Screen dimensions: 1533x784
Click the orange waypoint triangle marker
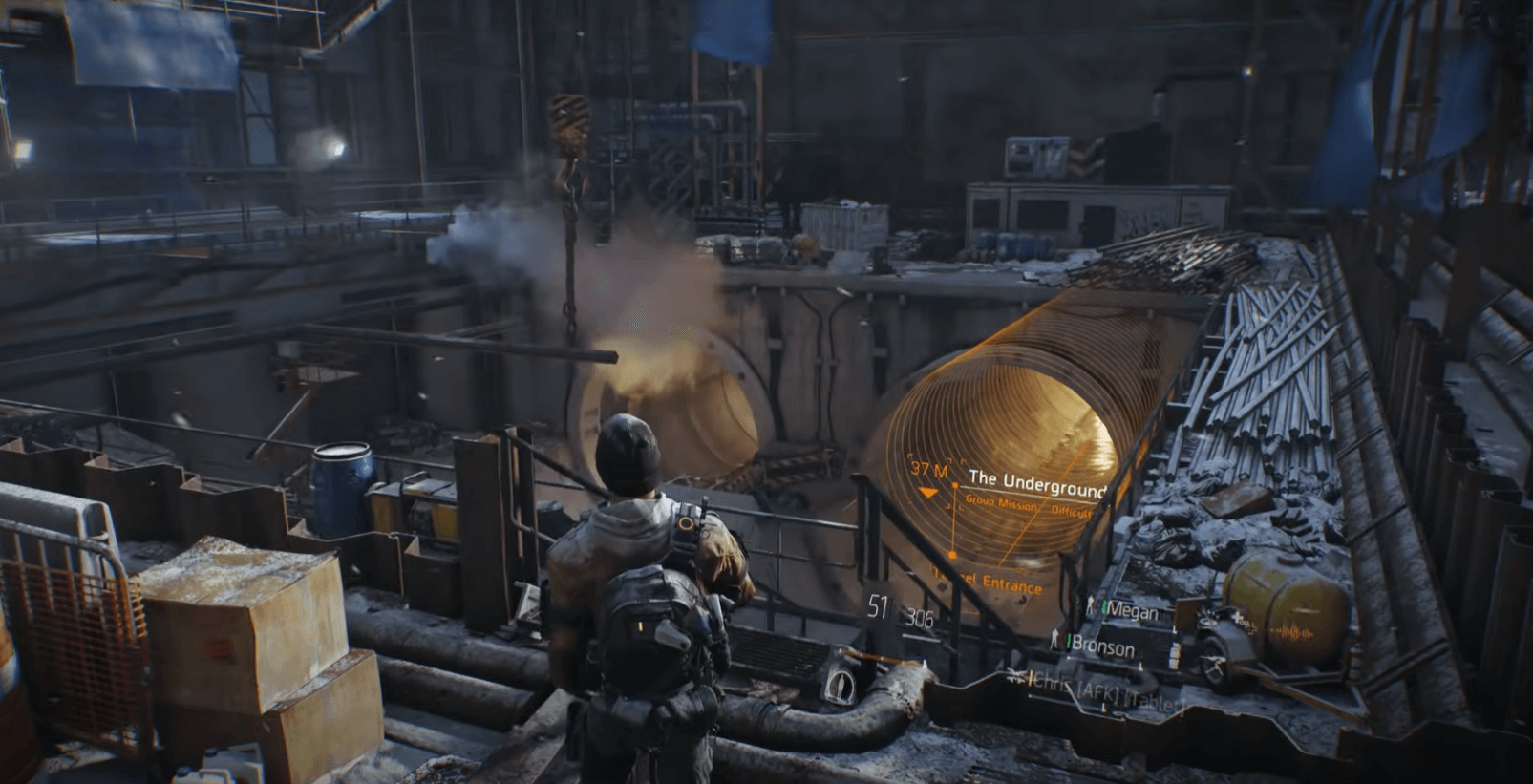click(x=927, y=493)
